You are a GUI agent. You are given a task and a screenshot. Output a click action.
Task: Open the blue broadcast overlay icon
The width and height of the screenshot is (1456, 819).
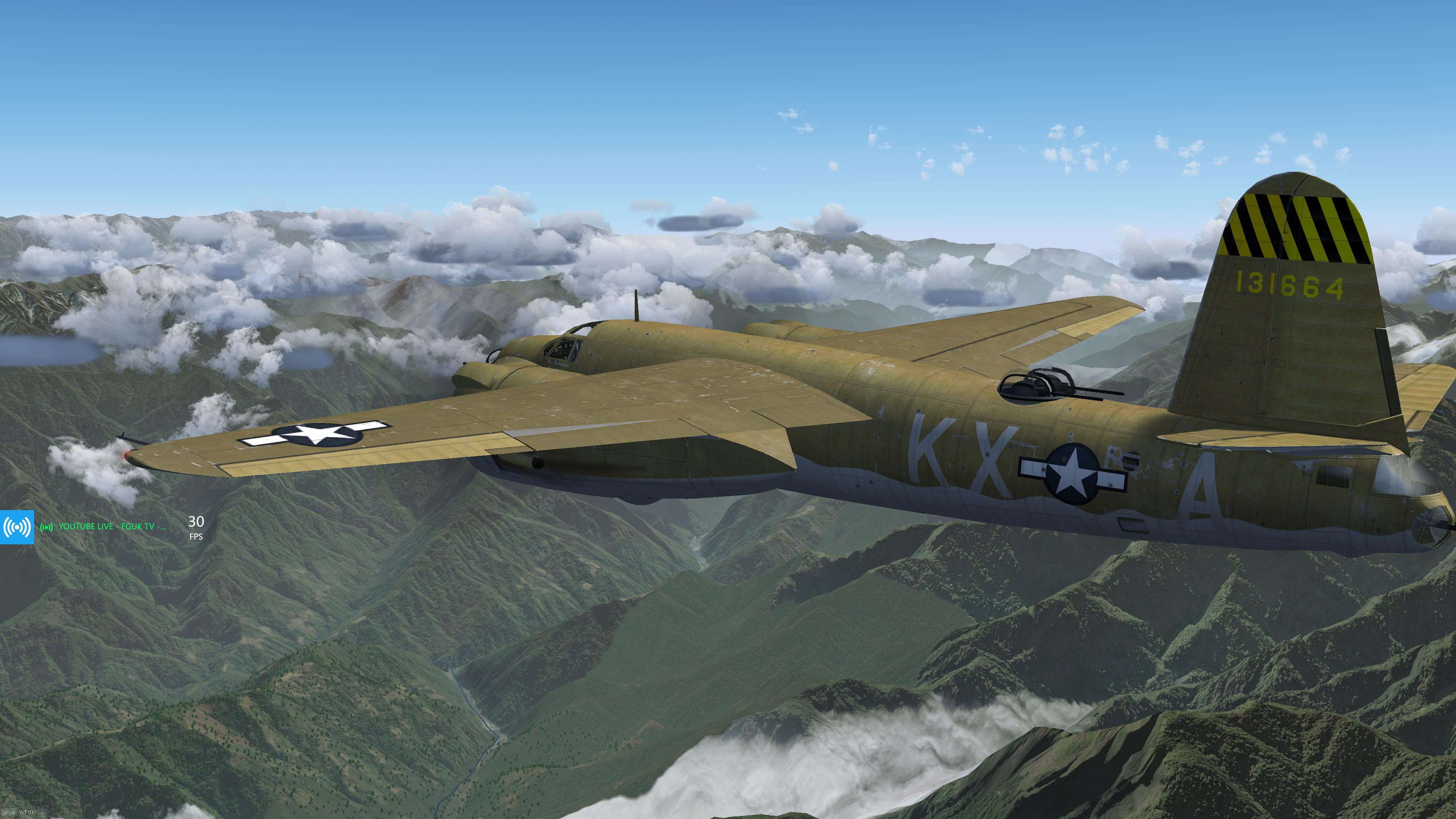point(17,527)
